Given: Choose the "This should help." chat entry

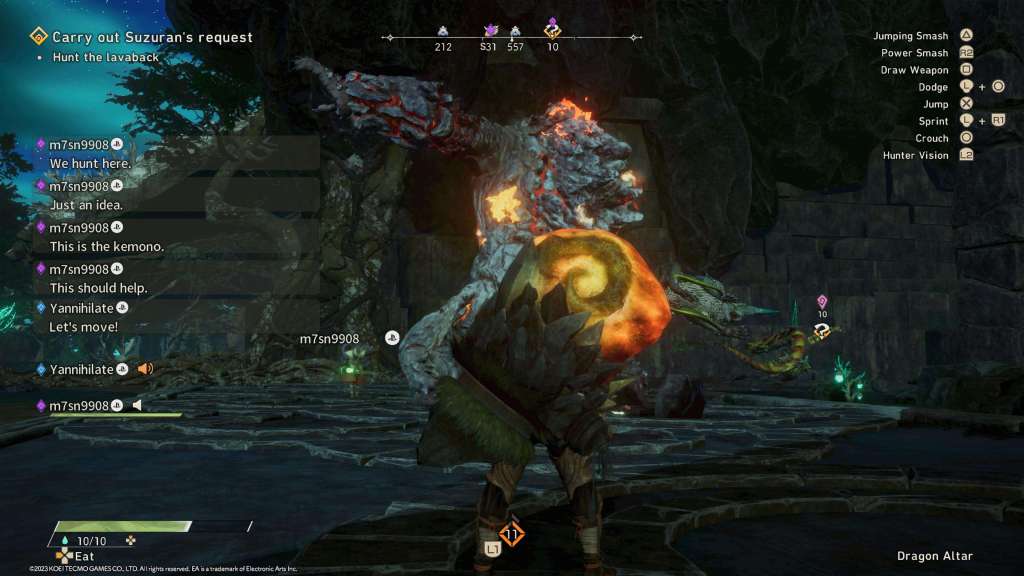Looking at the screenshot, I should [x=98, y=288].
